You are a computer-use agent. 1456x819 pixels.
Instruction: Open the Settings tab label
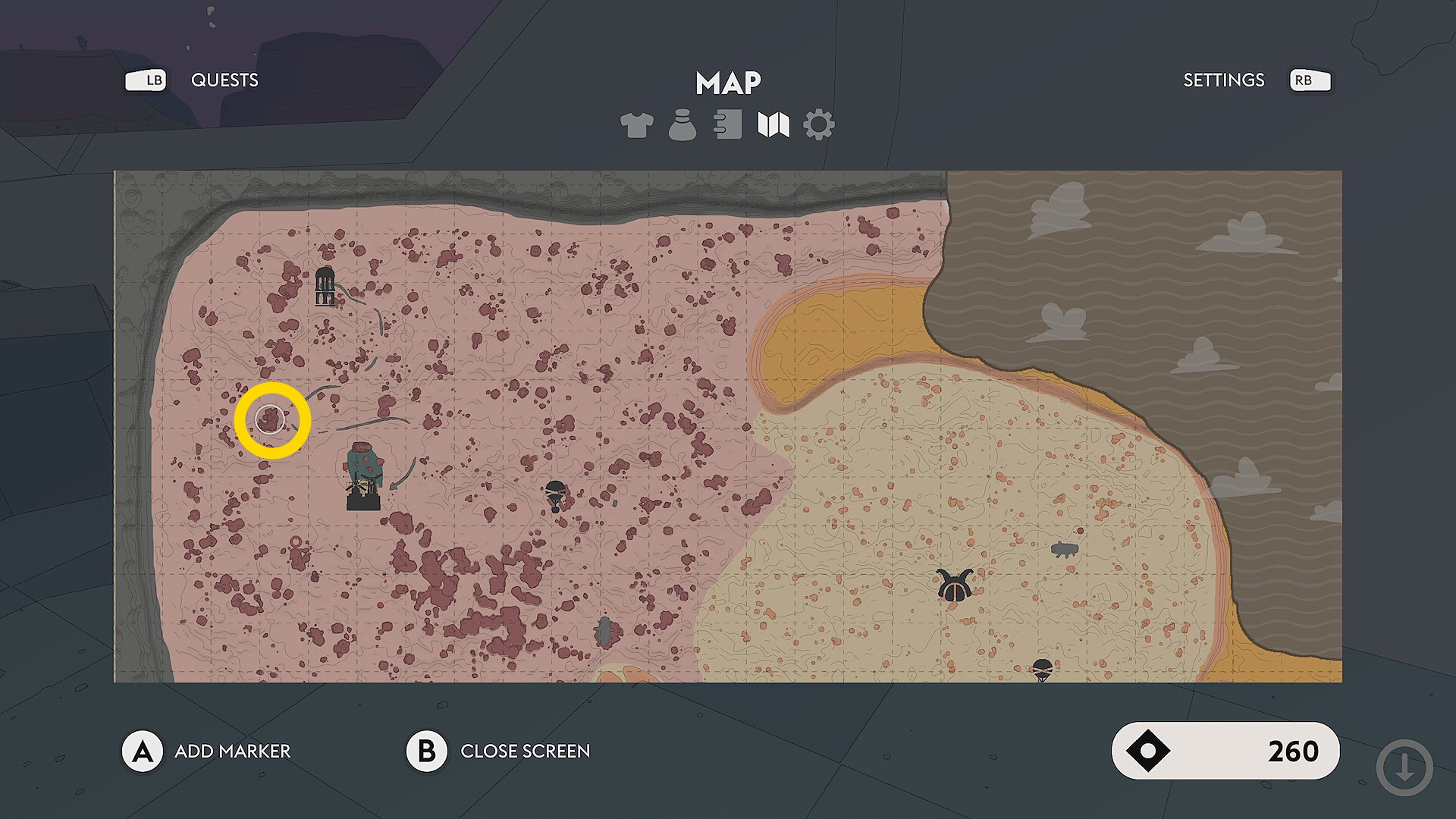pos(1223,80)
